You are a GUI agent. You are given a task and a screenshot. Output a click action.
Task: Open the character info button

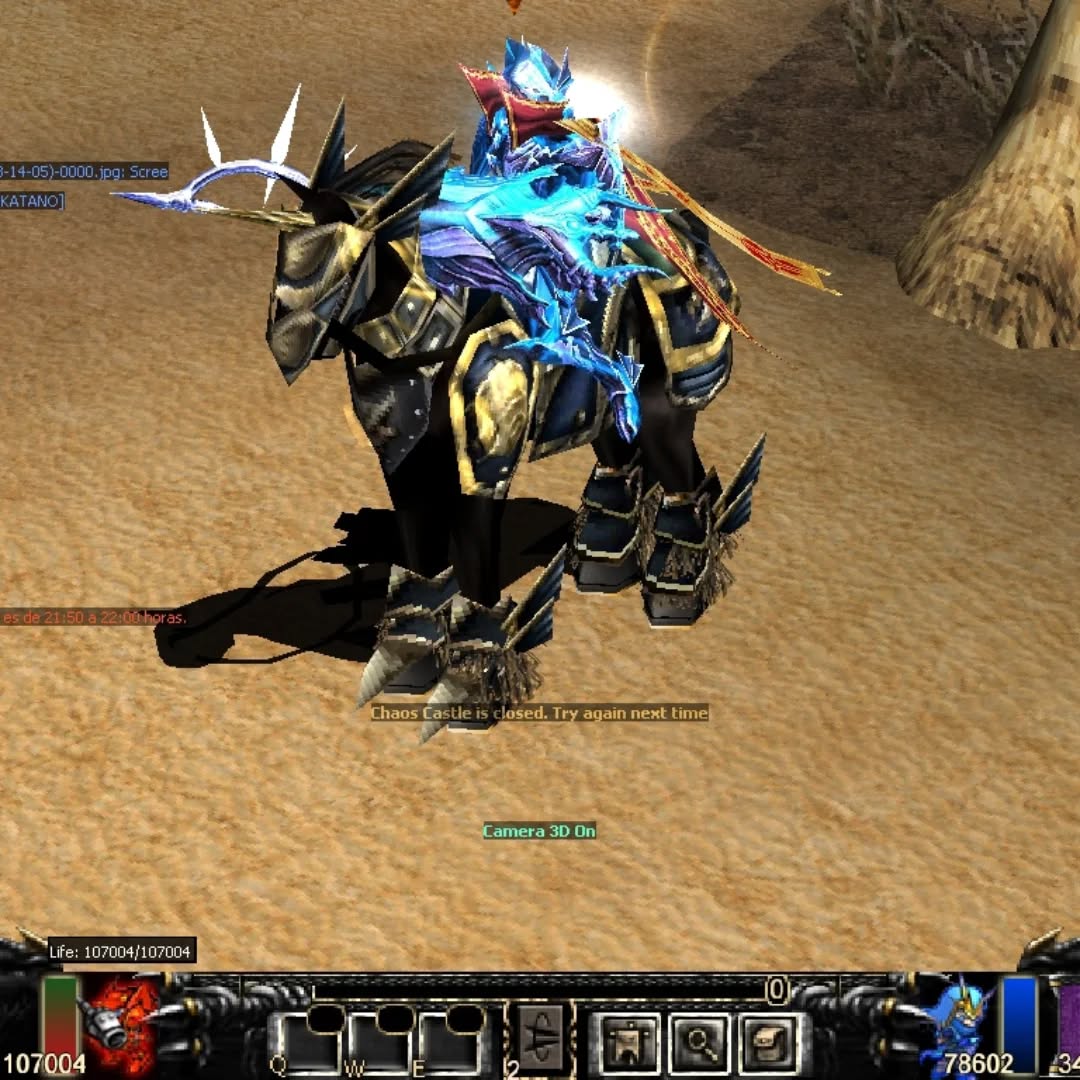click(x=629, y=1044)
